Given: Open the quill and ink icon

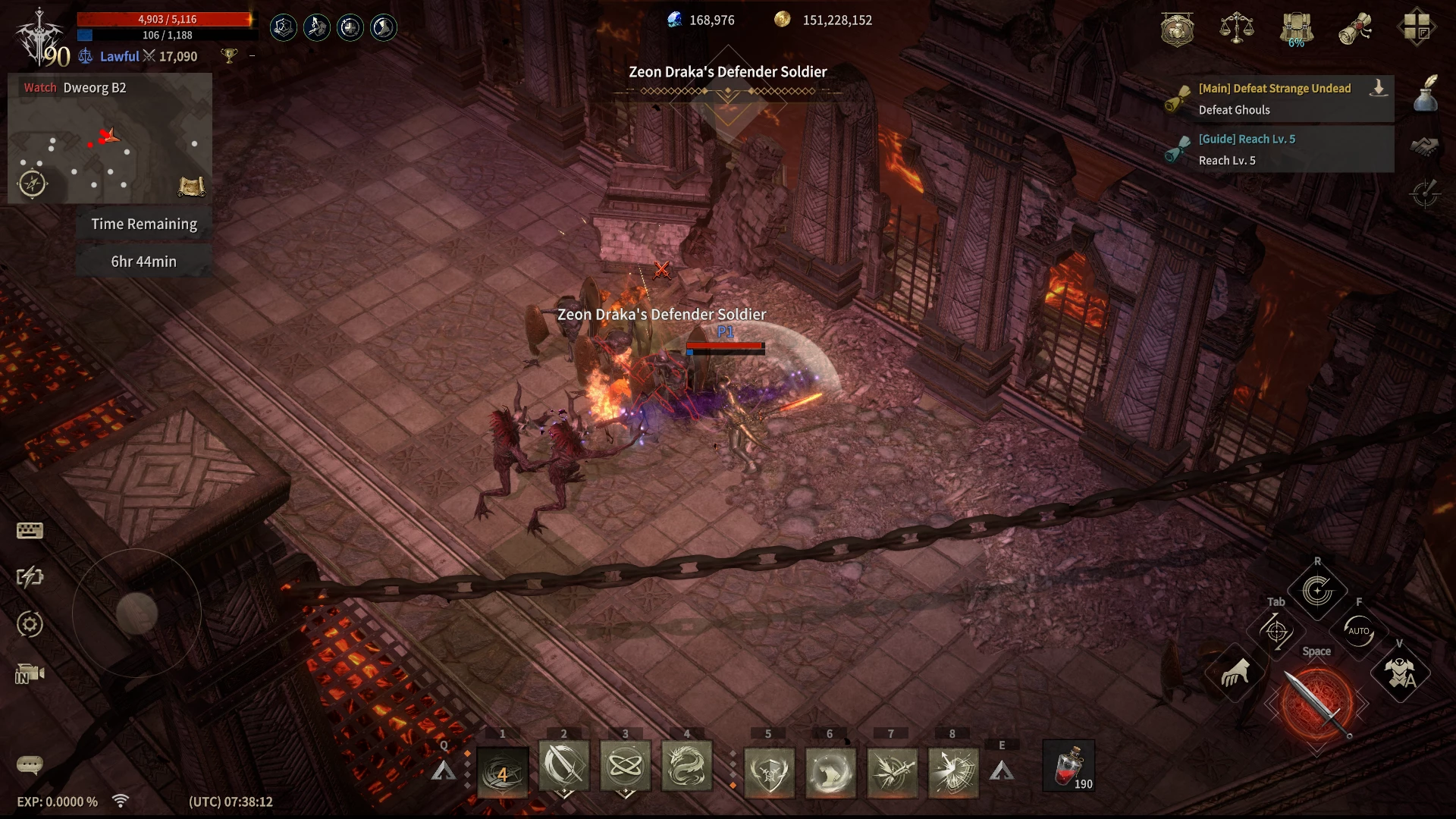Looking at the screenshot, I should click(1426, 93).
